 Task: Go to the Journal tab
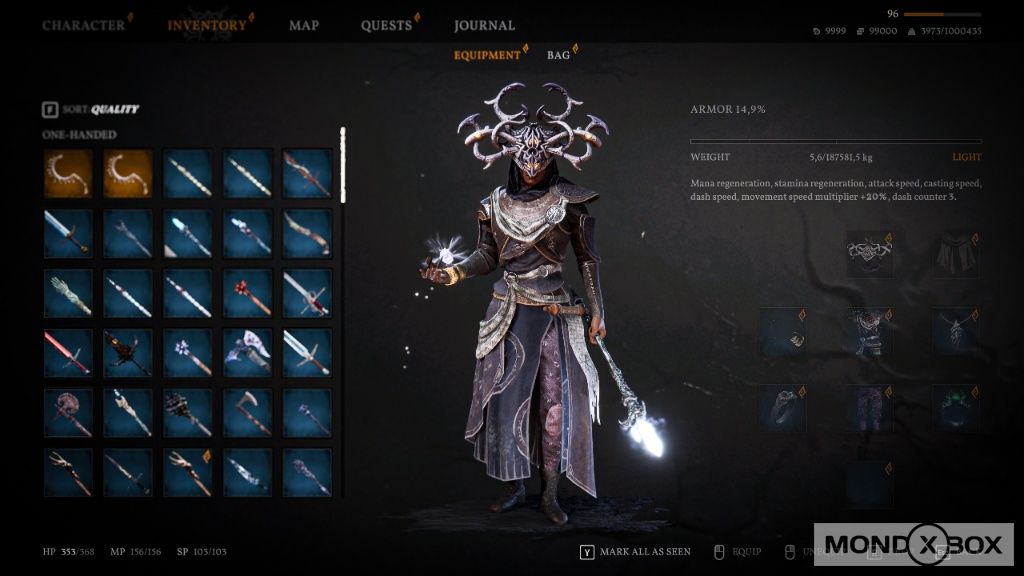pyautogui.click(x=484, y=25)
